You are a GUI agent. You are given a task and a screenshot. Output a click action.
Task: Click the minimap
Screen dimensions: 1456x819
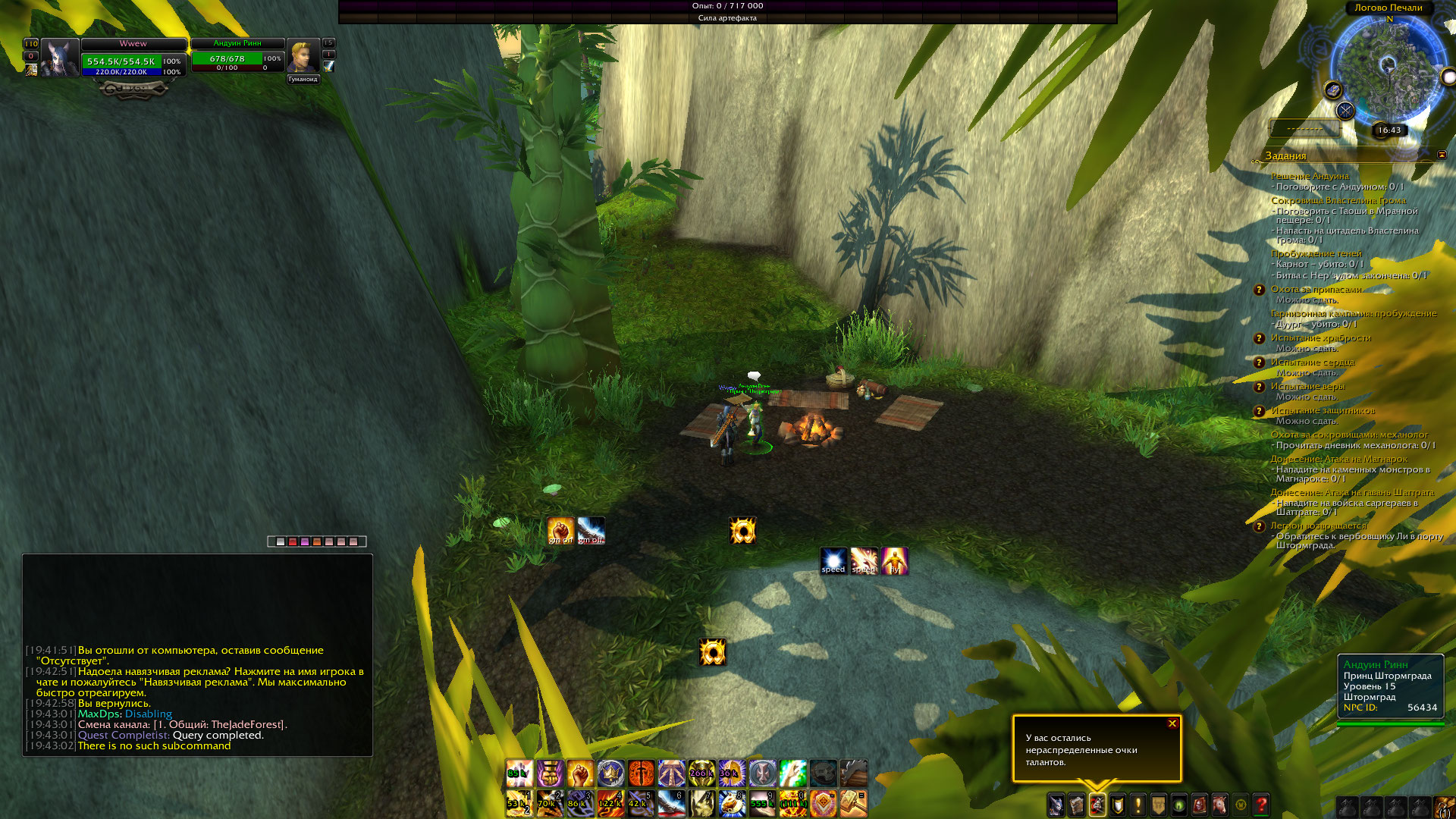click(1389, 70)
